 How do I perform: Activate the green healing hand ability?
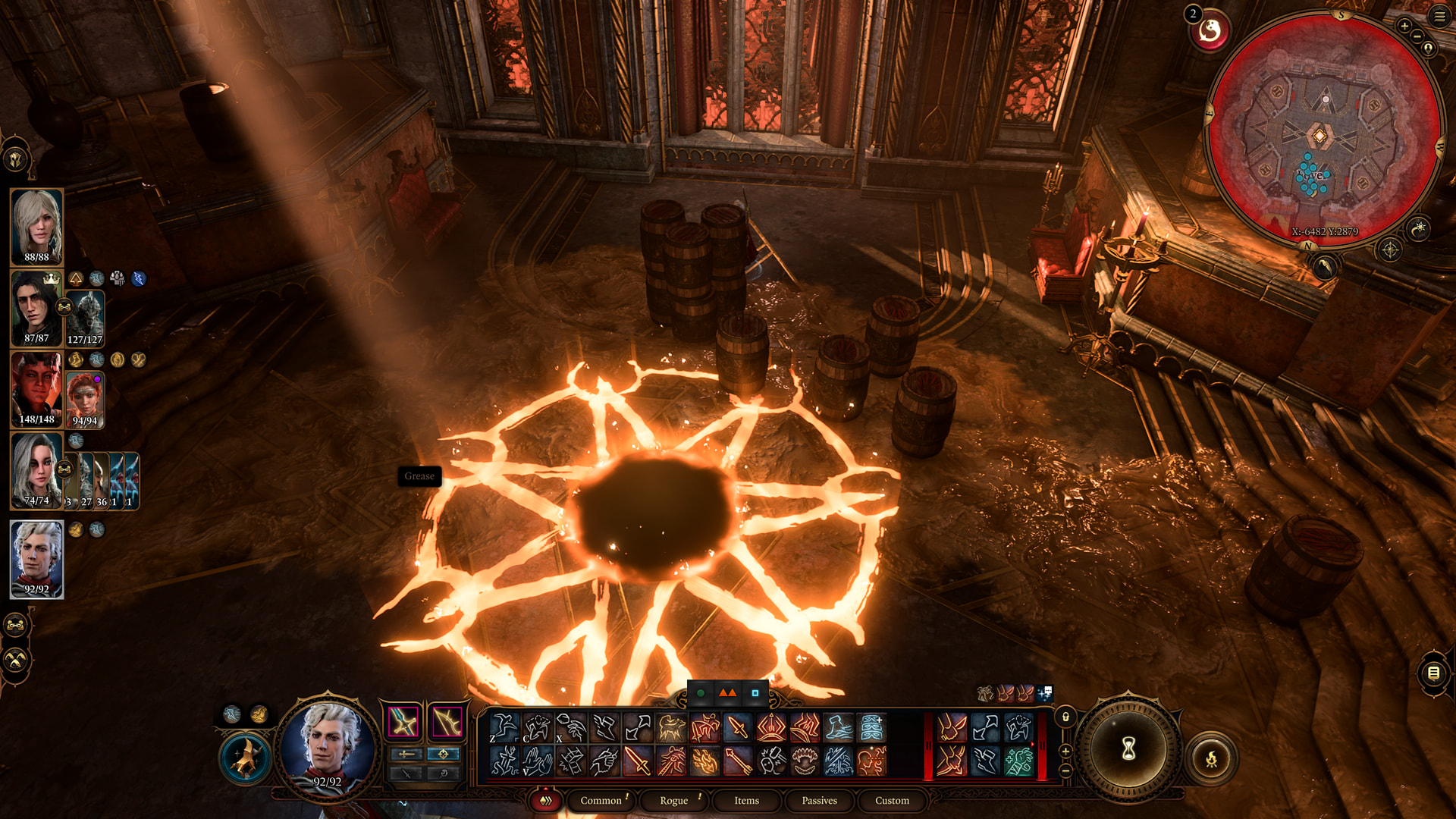[x=1018, y=761]
